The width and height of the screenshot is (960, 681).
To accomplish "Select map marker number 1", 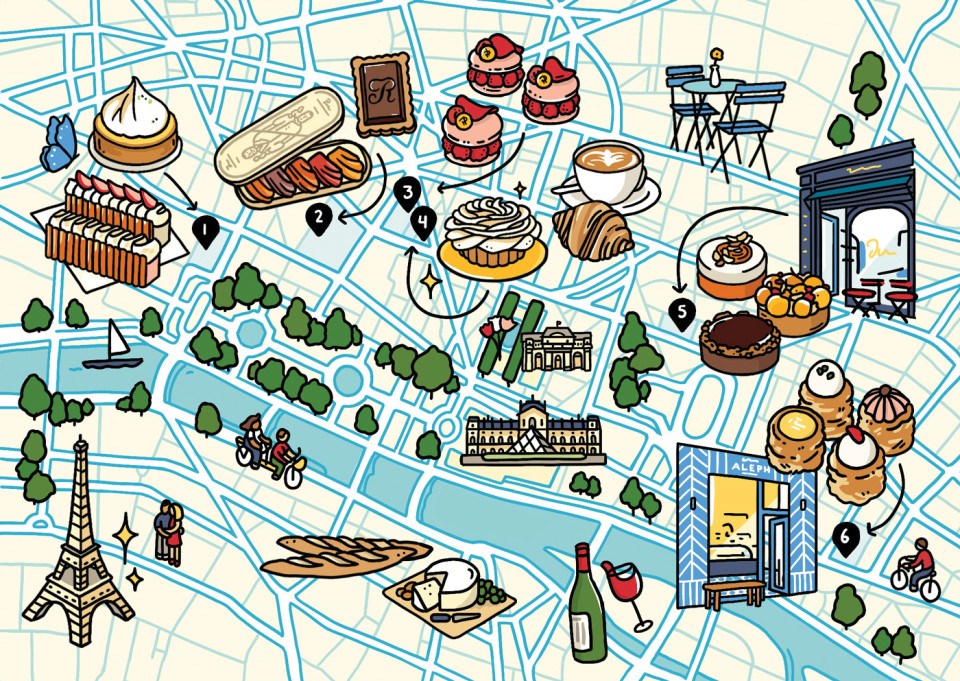I will pyautogui.click(x=205, y=233).
